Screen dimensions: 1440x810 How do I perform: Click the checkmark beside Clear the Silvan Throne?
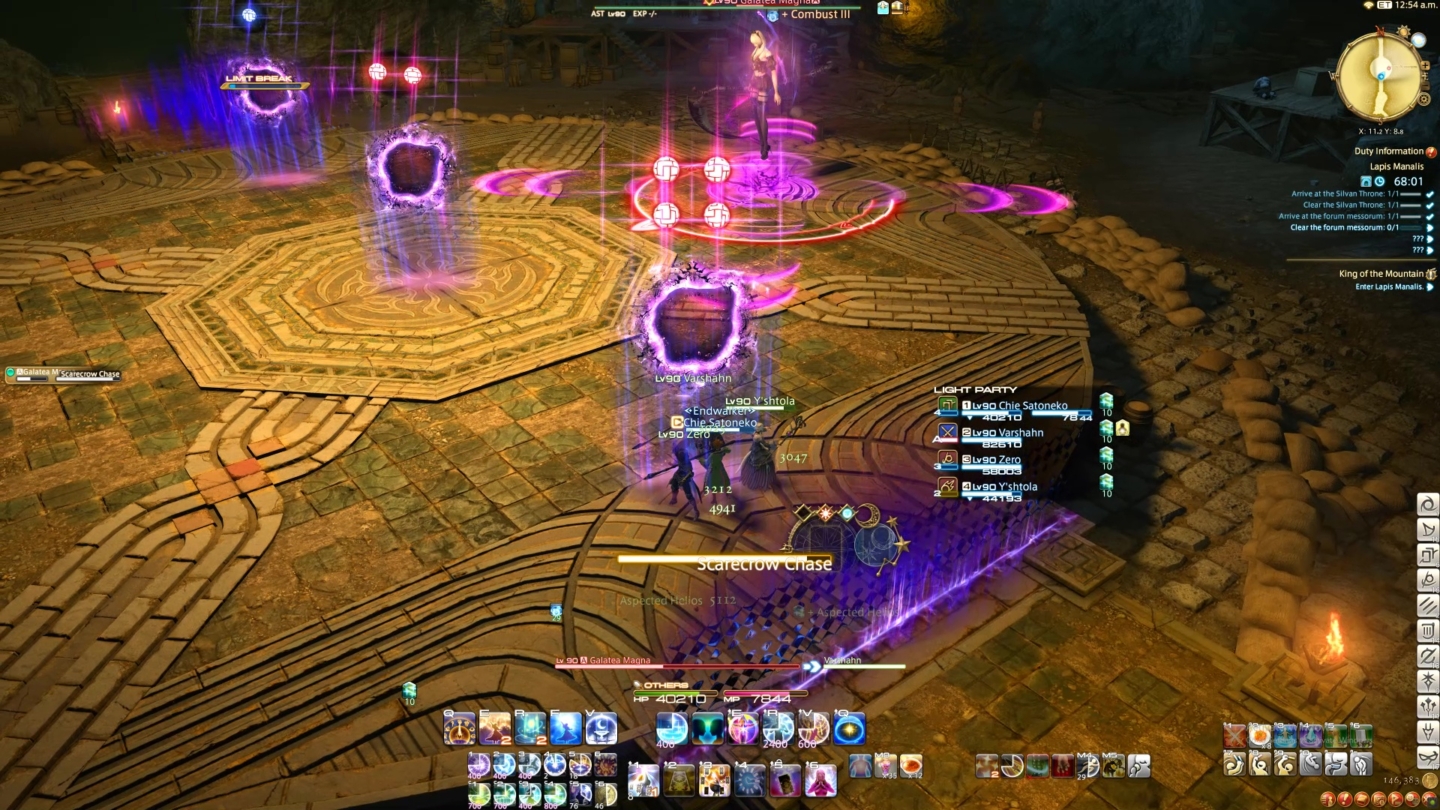pyautogui.click(x=1430, y=205)
